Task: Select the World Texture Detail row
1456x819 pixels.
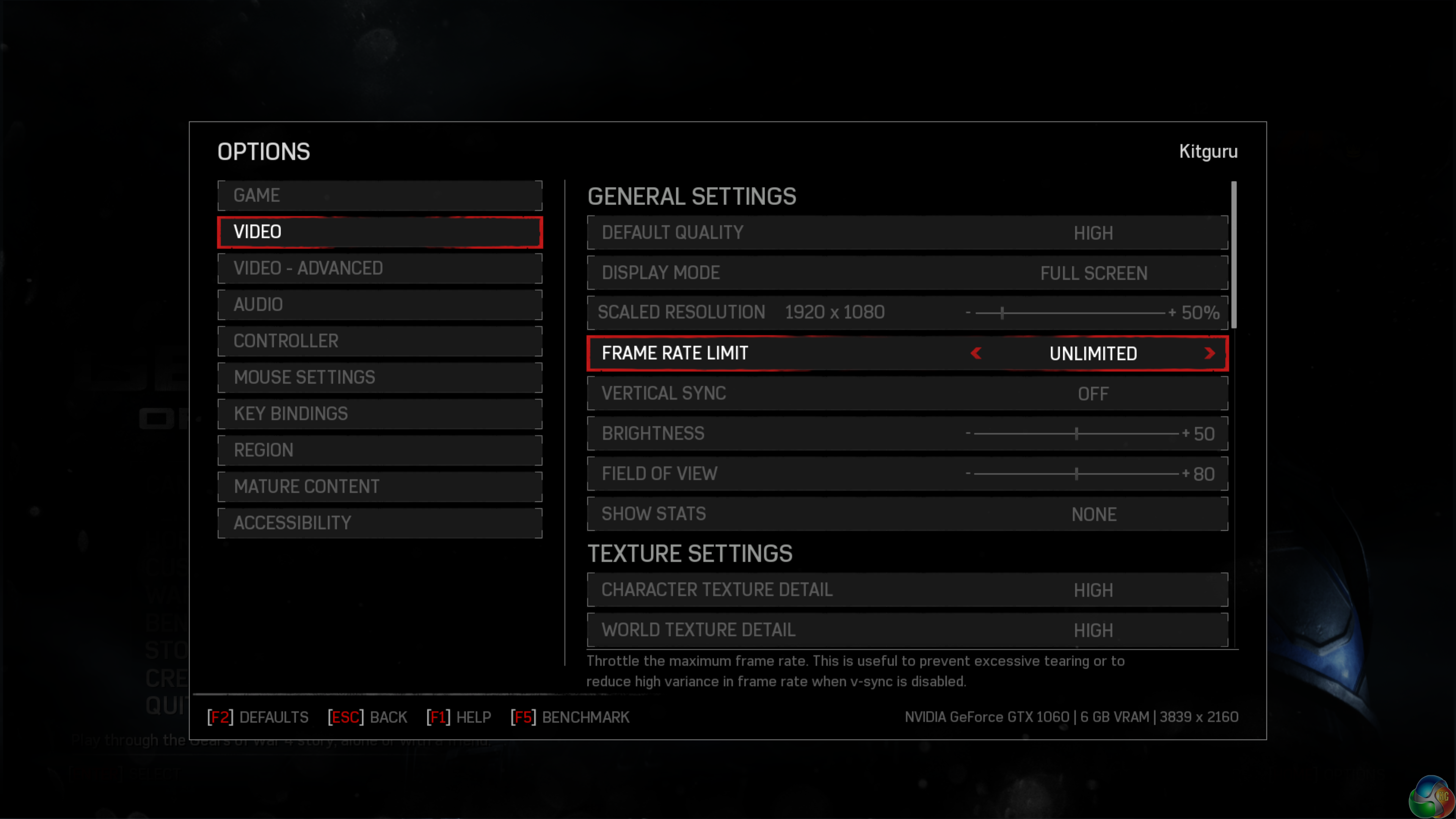Action: (907, 630)
